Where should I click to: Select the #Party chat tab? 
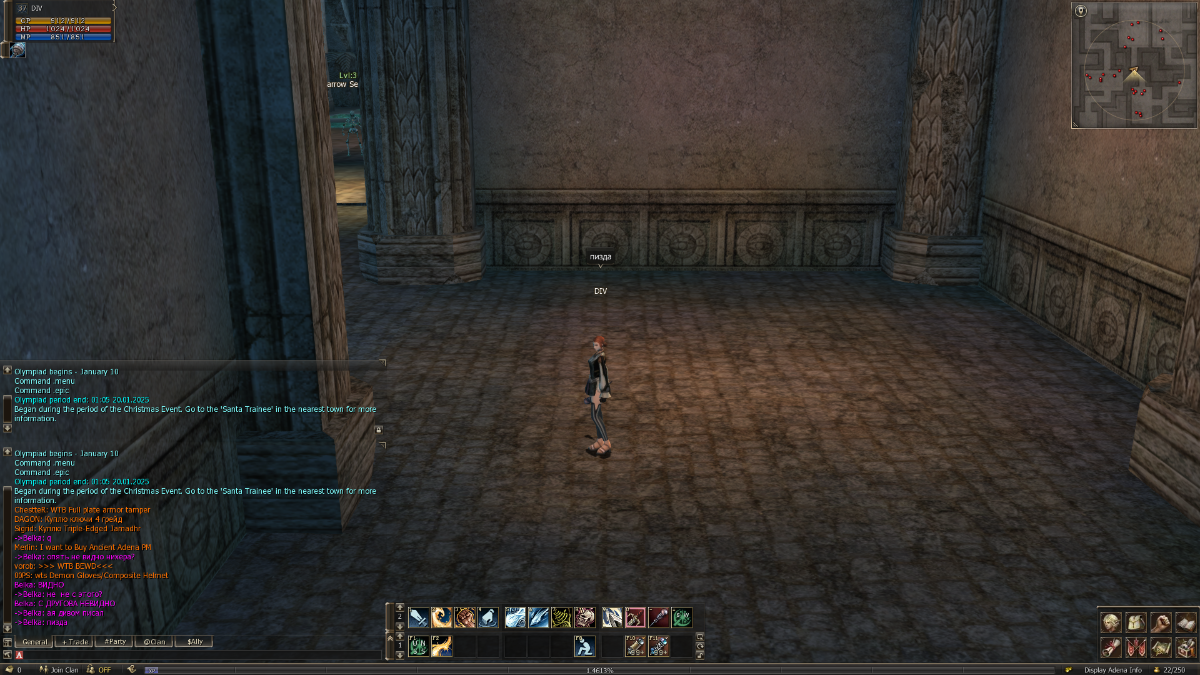[x=115, y=641]
